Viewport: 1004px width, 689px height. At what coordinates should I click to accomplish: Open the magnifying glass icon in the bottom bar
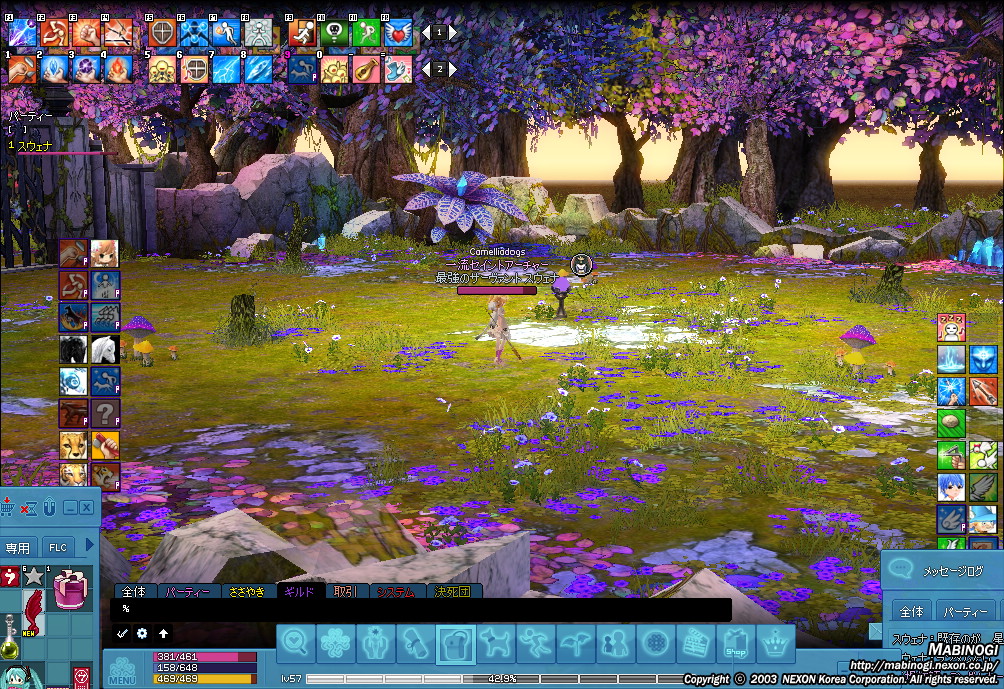coord(296,643)
